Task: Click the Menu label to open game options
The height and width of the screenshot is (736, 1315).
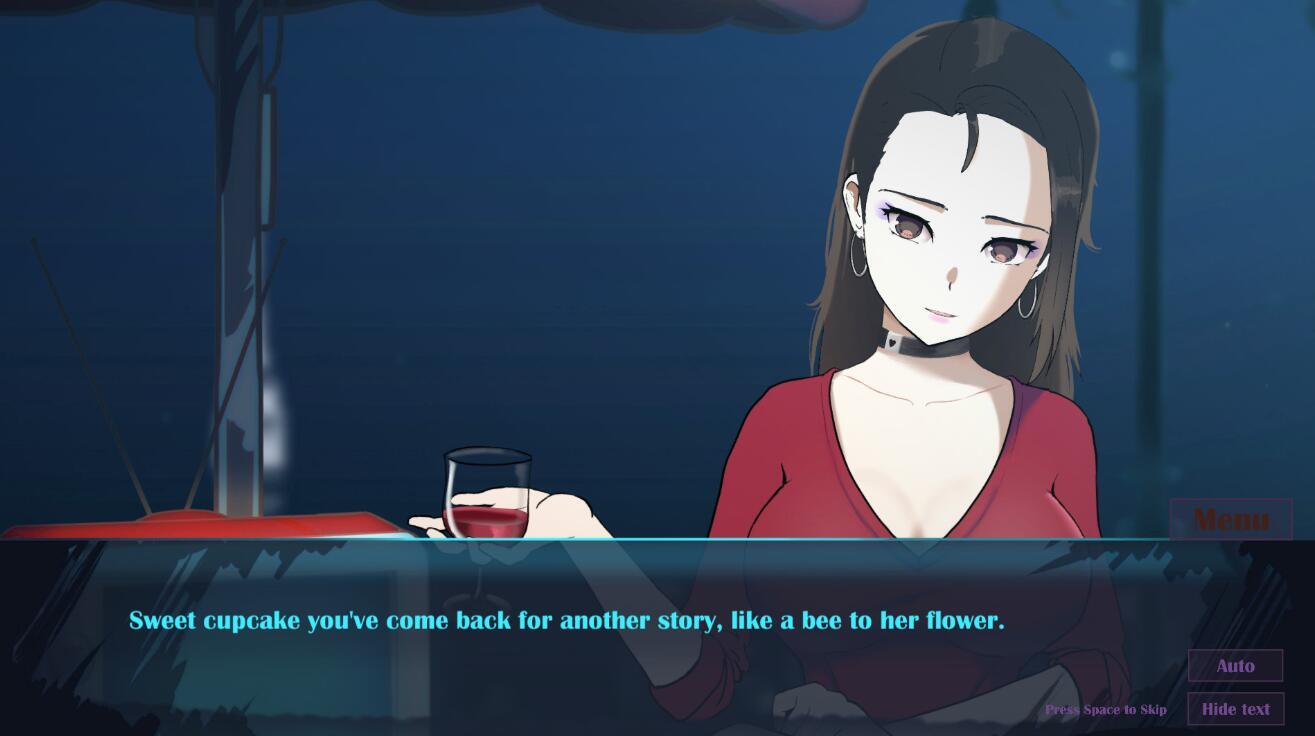Action: click(x=1231, y=519)
